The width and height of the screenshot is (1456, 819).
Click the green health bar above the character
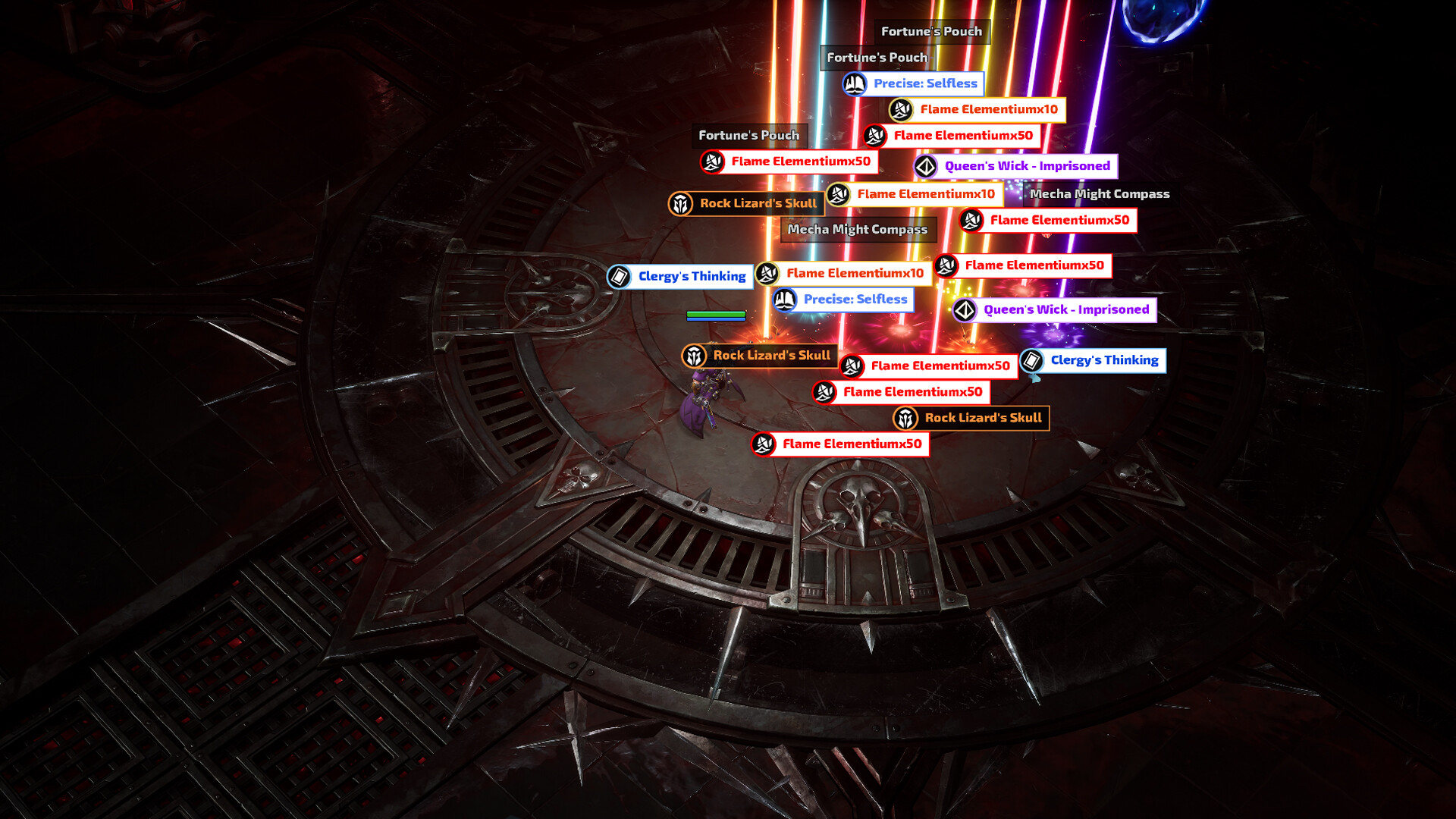click(716, 314)
